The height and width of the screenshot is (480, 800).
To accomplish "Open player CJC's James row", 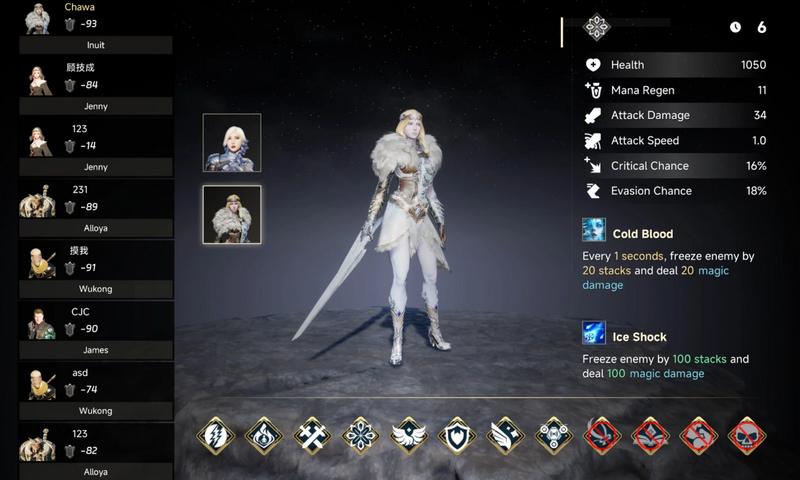I will (95, 330).
